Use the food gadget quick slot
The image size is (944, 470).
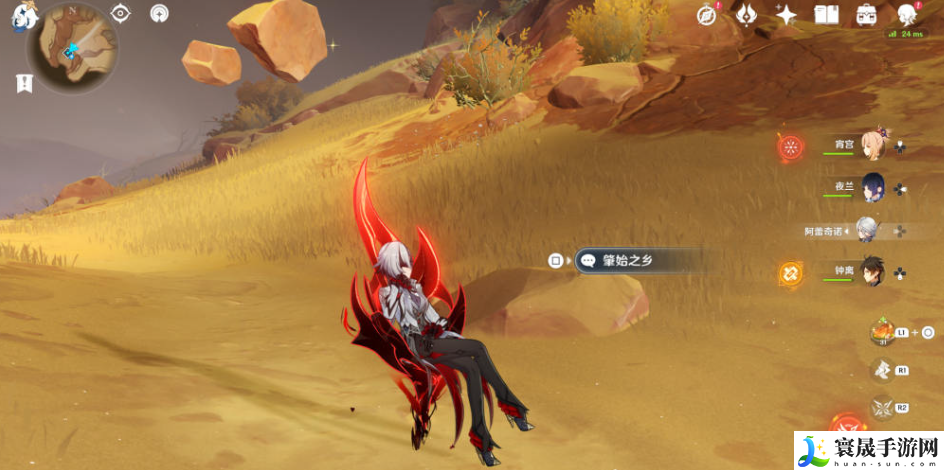click(882, 331)
